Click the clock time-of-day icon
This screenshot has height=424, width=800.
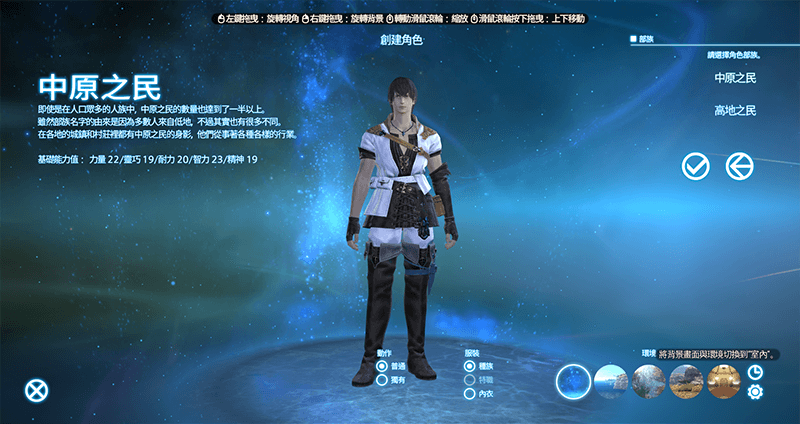755,372
